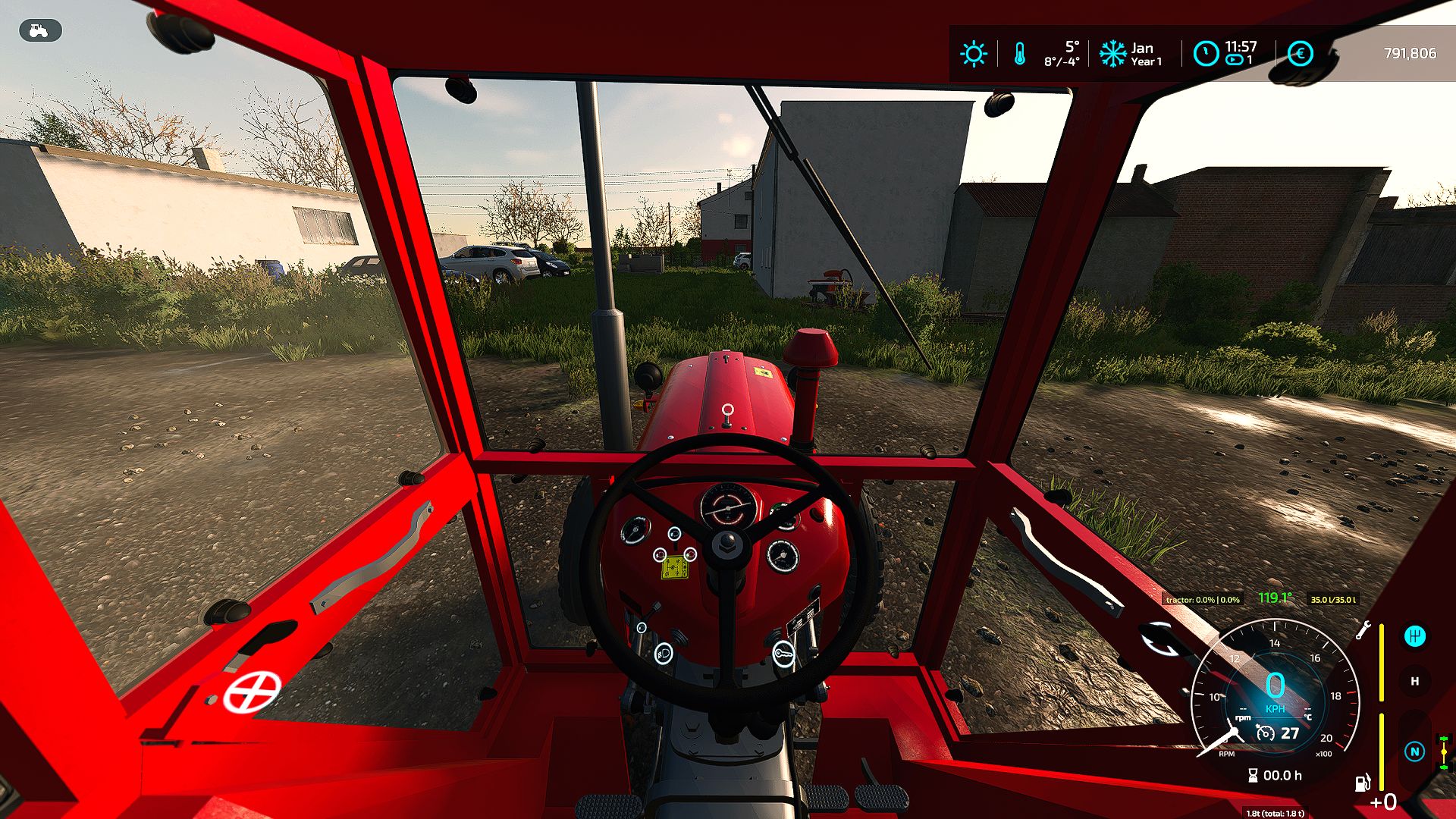Open the sunny weather forecast icon

[973, 54]
